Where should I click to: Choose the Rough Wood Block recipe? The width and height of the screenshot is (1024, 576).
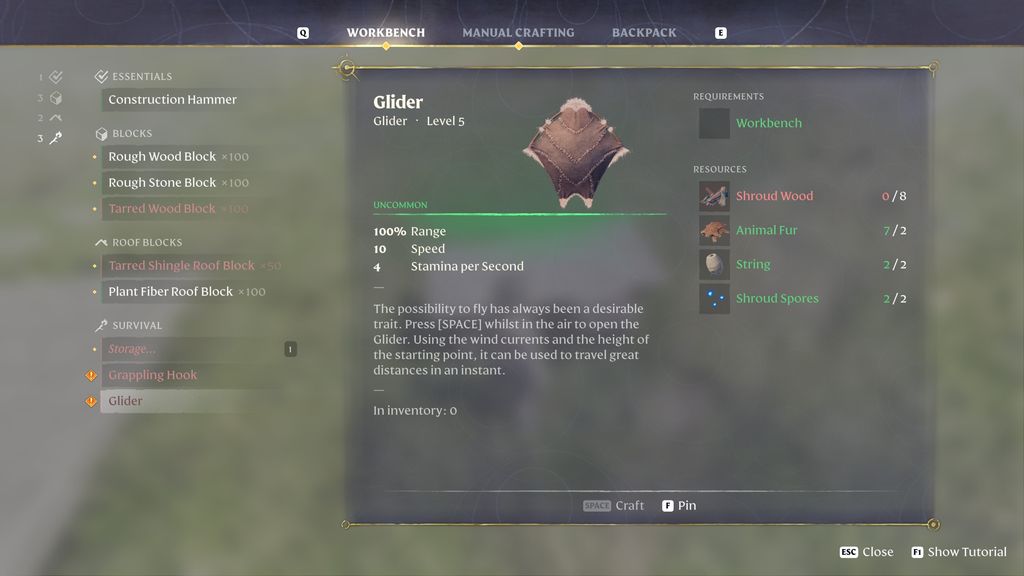162,157
